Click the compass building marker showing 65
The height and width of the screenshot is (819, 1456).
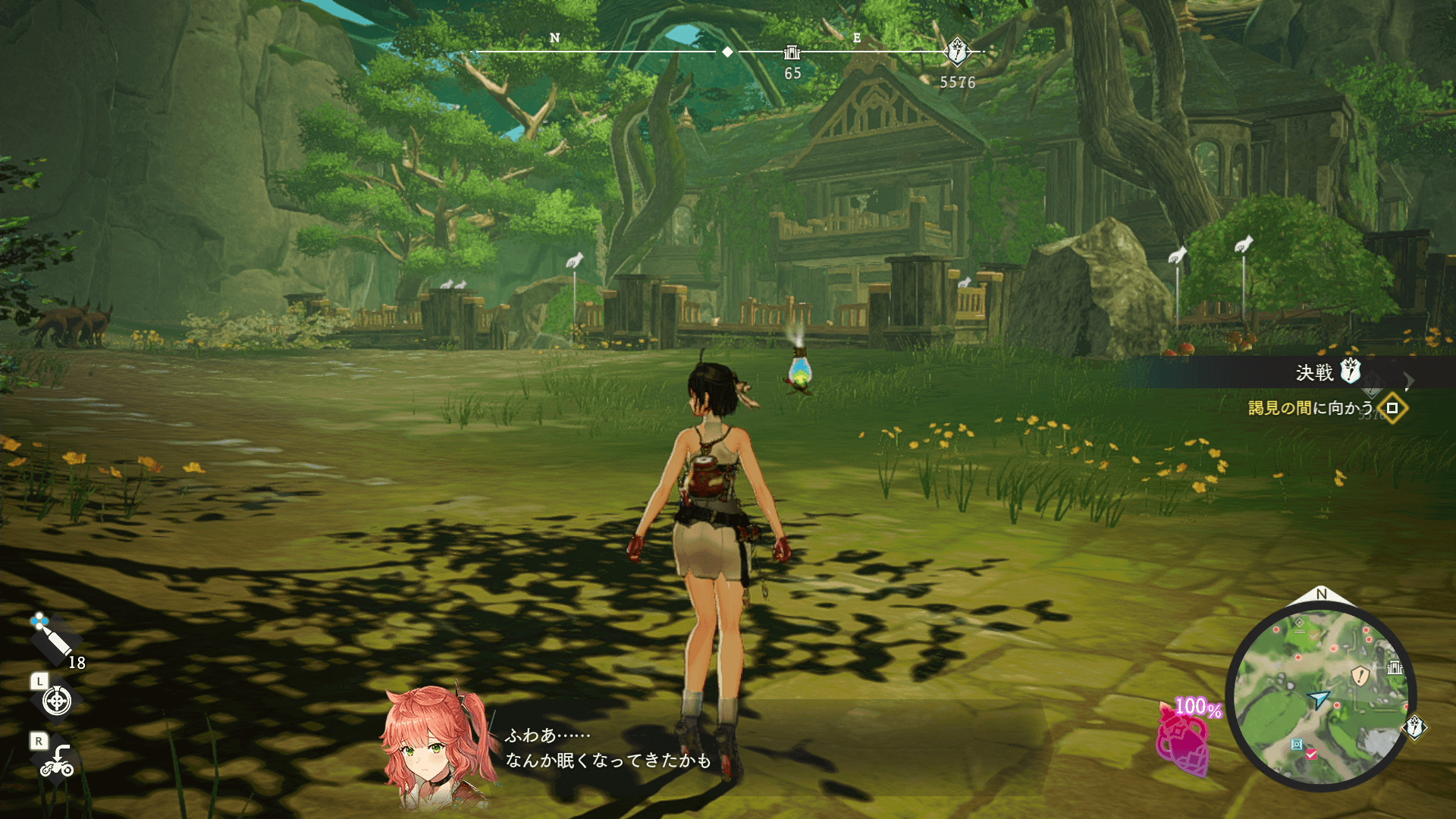(792, 52)
